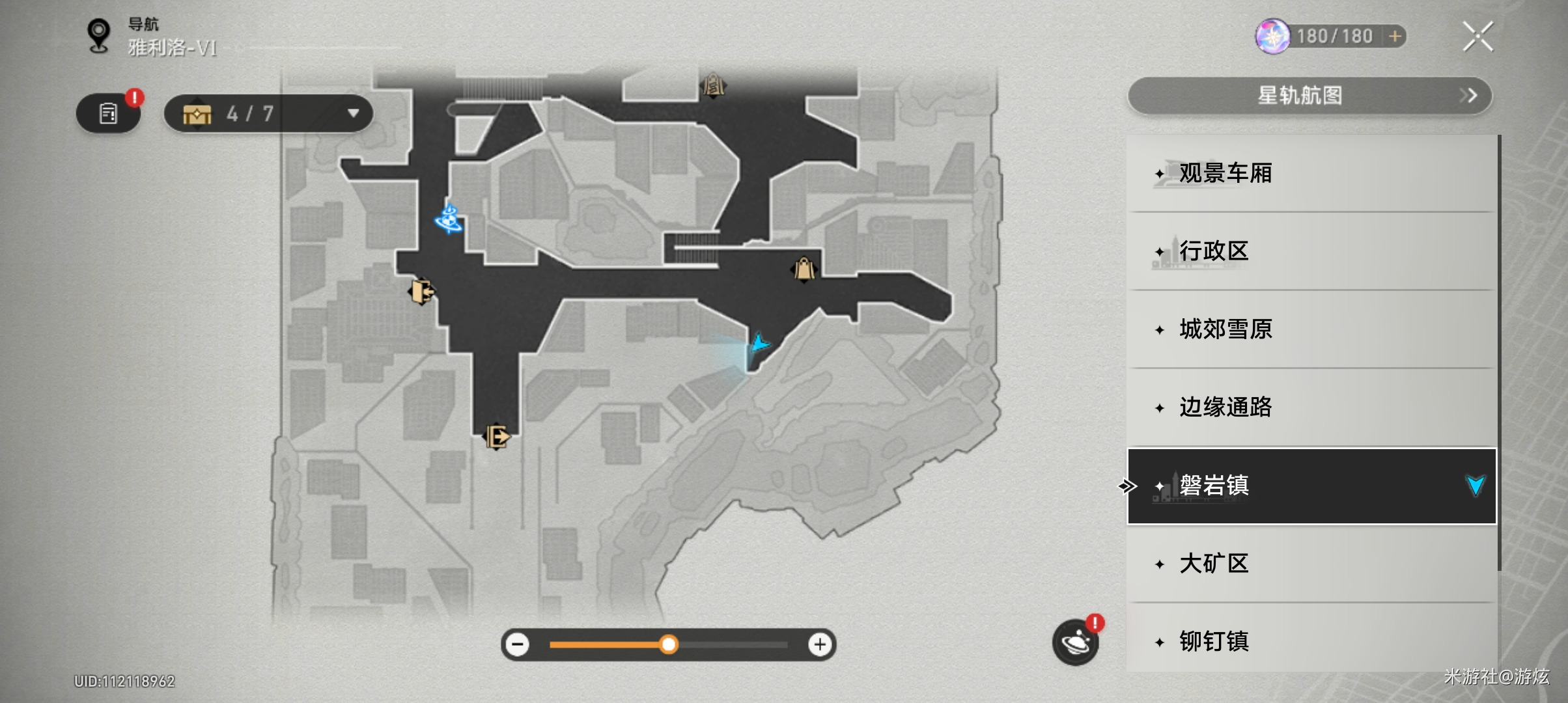Open the mission log clipboard icon
This screenshot has width=1568, height=703.
108,114
